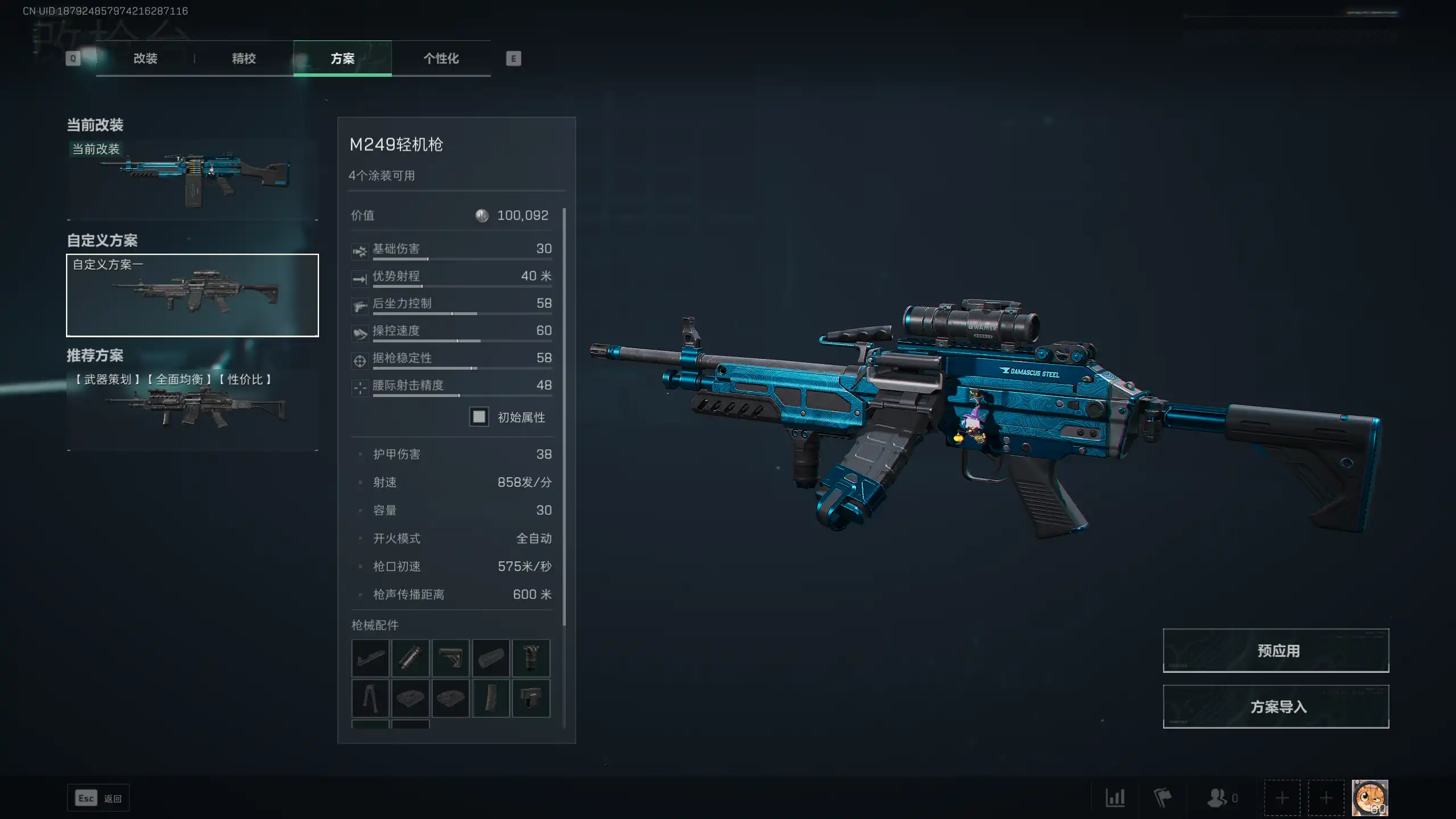Select the magazine attachment slot

(x=491, y=698)
